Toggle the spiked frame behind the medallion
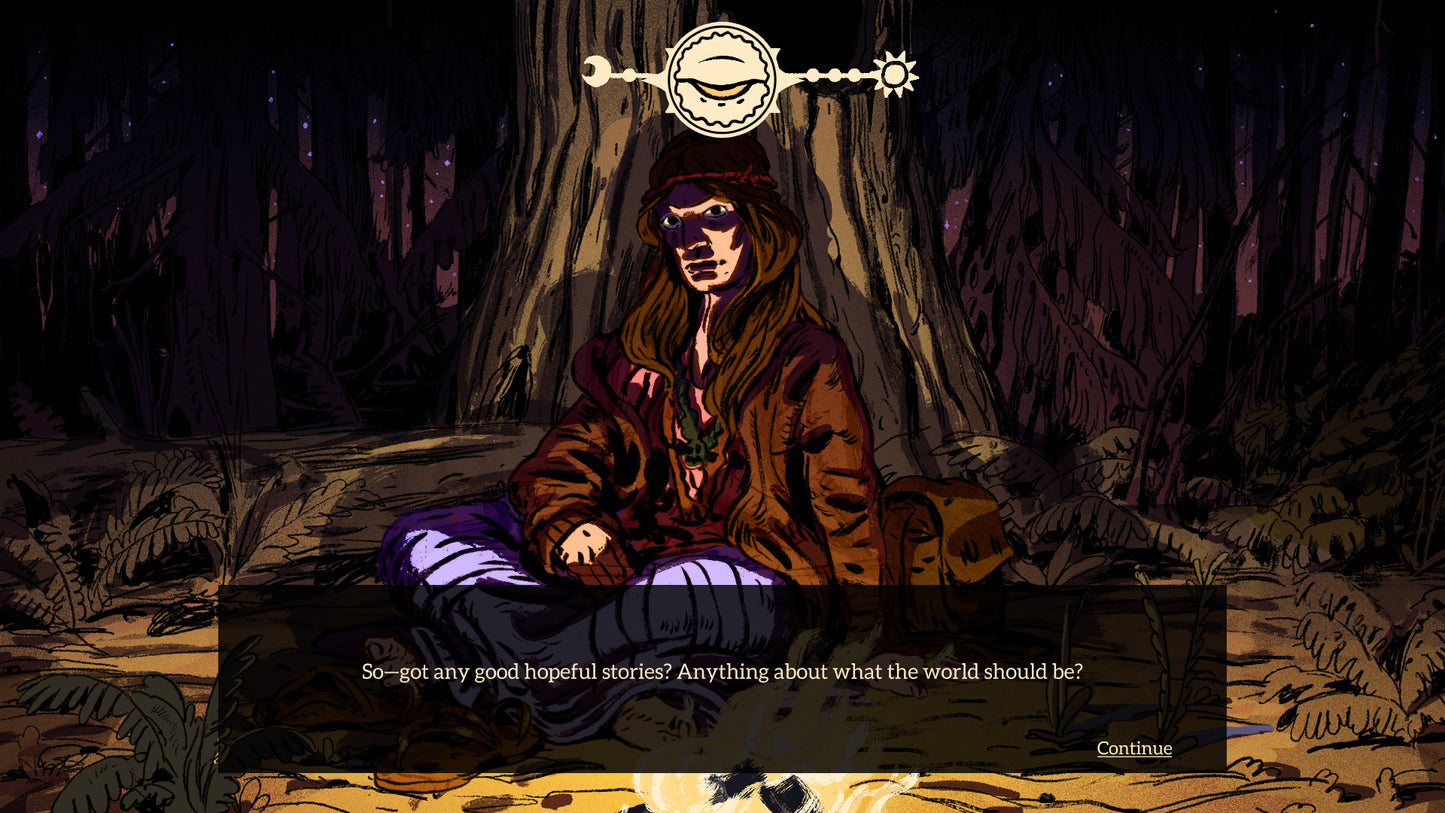The width and height of the screenshot is (1445, 813). pos(670,50)
